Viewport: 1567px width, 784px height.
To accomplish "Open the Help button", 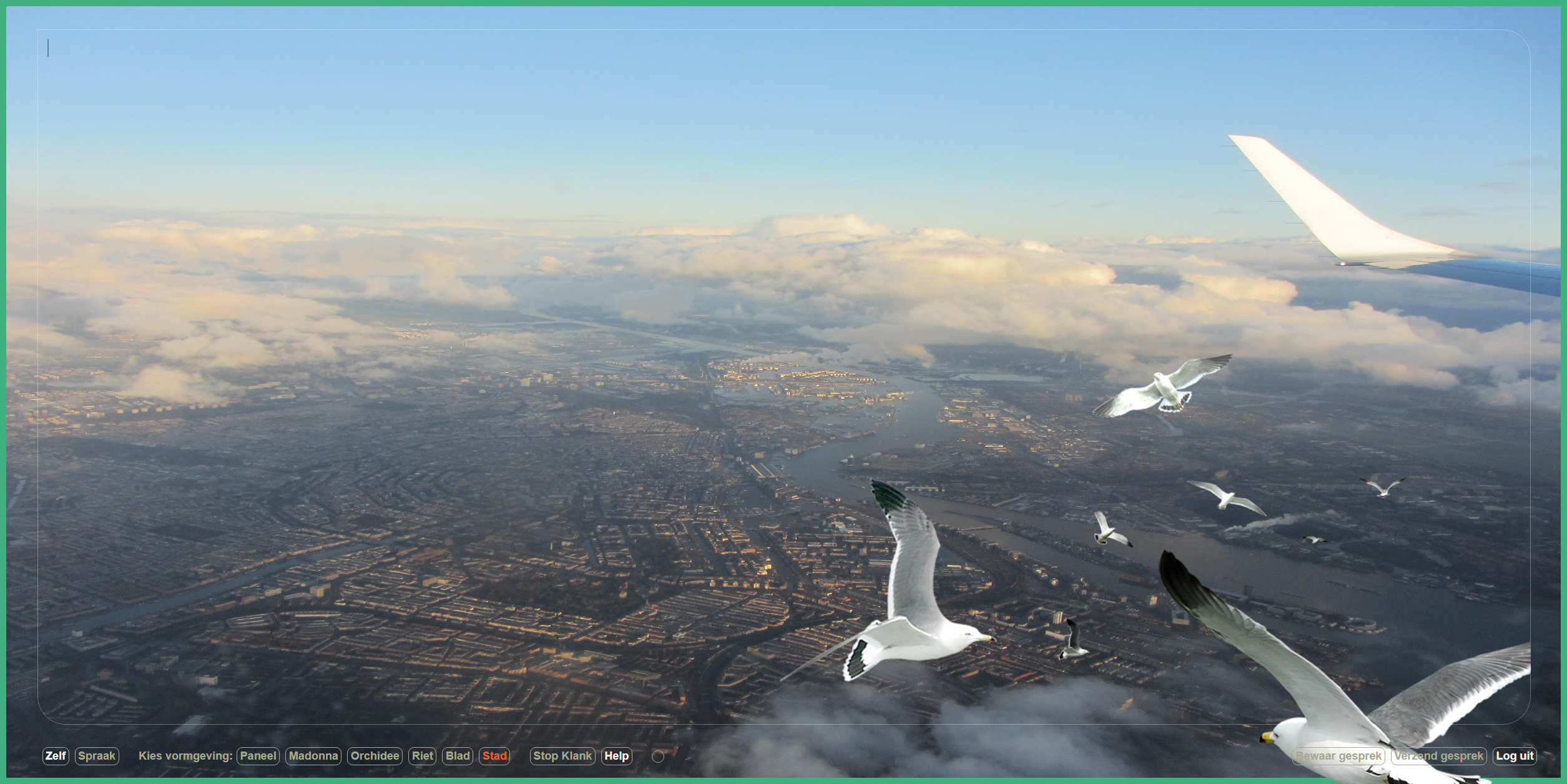I will pyautogui.click(x=616, y=756).
